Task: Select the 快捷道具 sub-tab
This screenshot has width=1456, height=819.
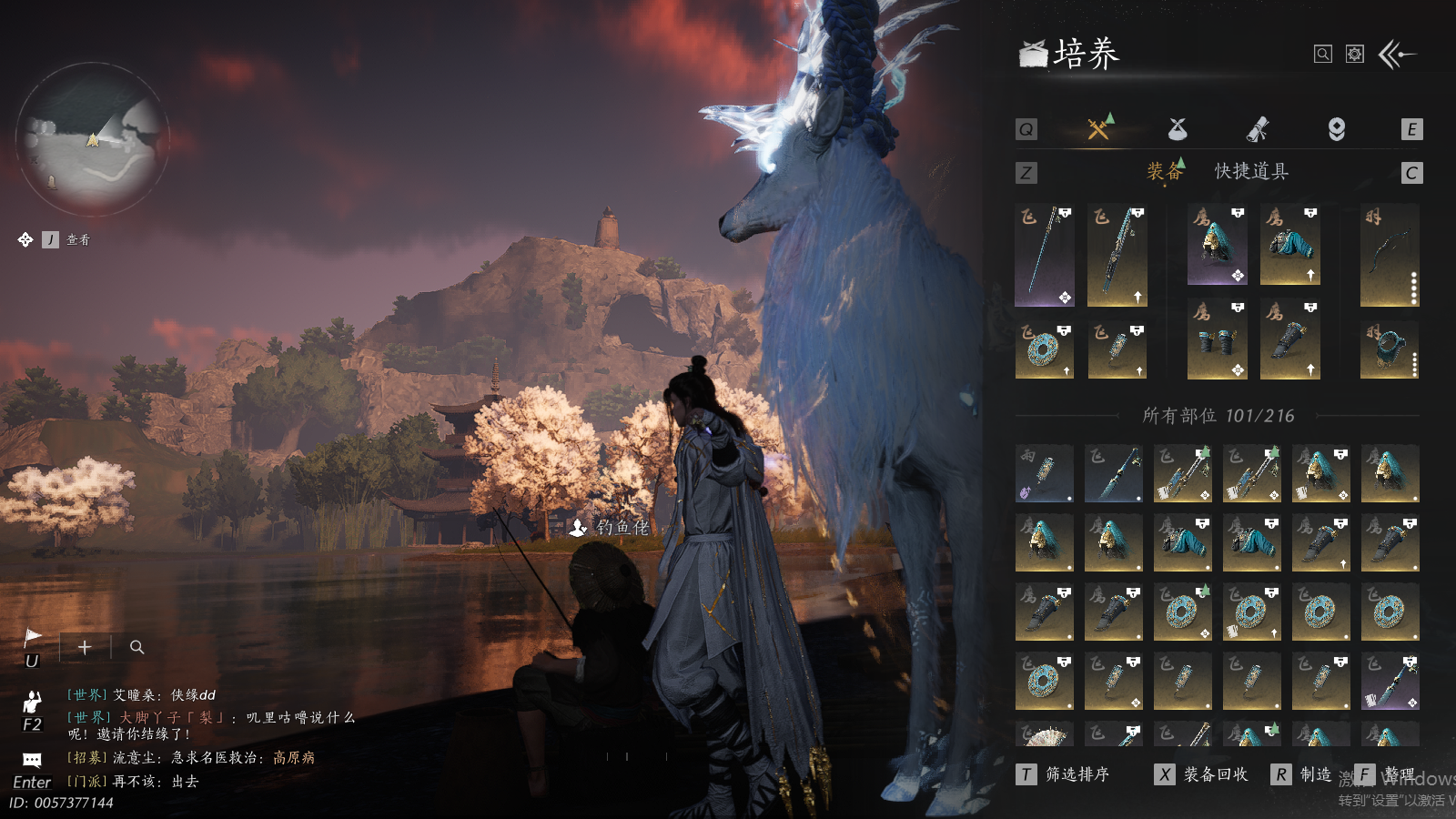Action: [1251, 171]
